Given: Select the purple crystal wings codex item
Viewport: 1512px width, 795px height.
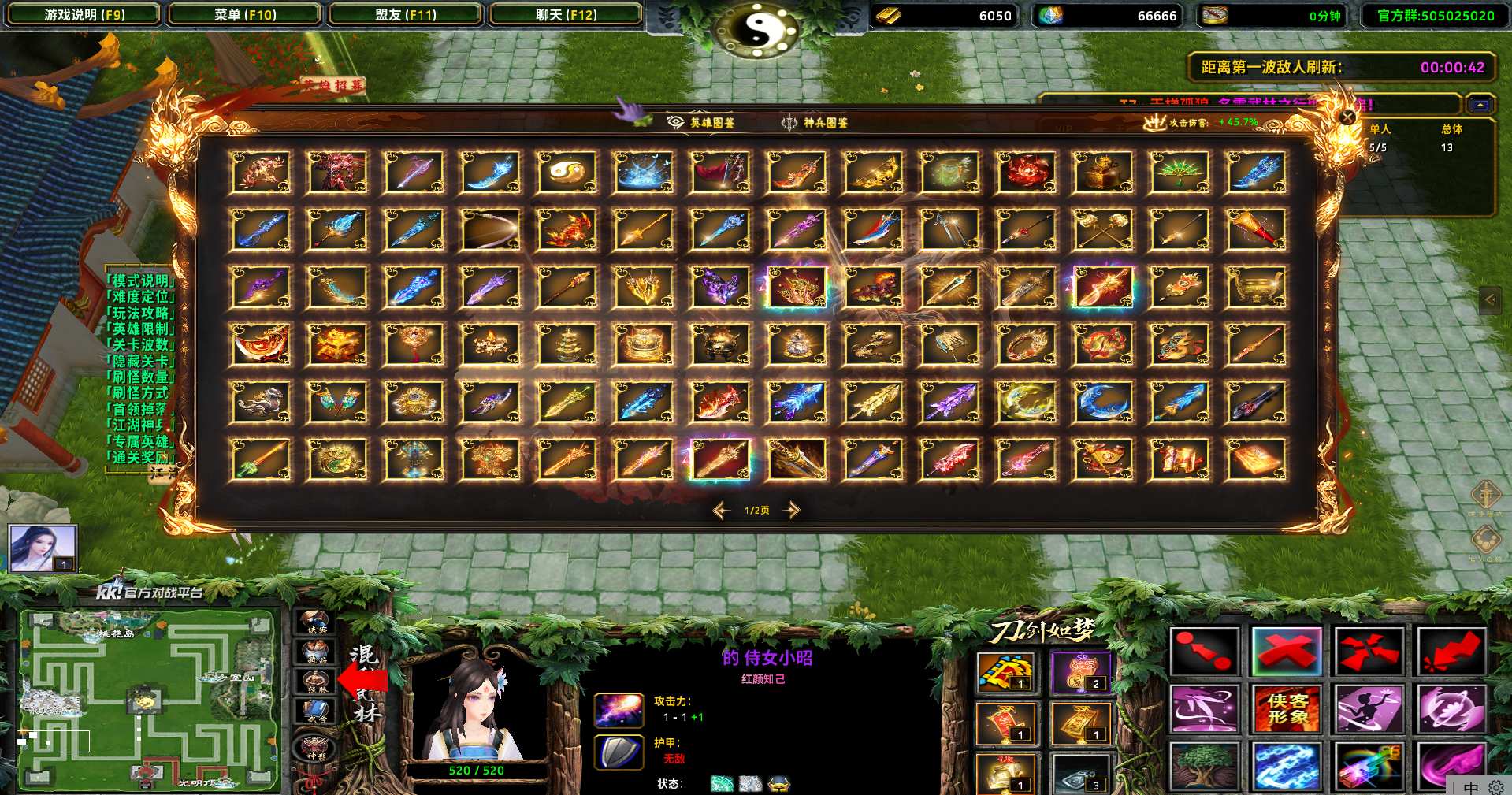Looking at the screenshot, I should point(720,287).
